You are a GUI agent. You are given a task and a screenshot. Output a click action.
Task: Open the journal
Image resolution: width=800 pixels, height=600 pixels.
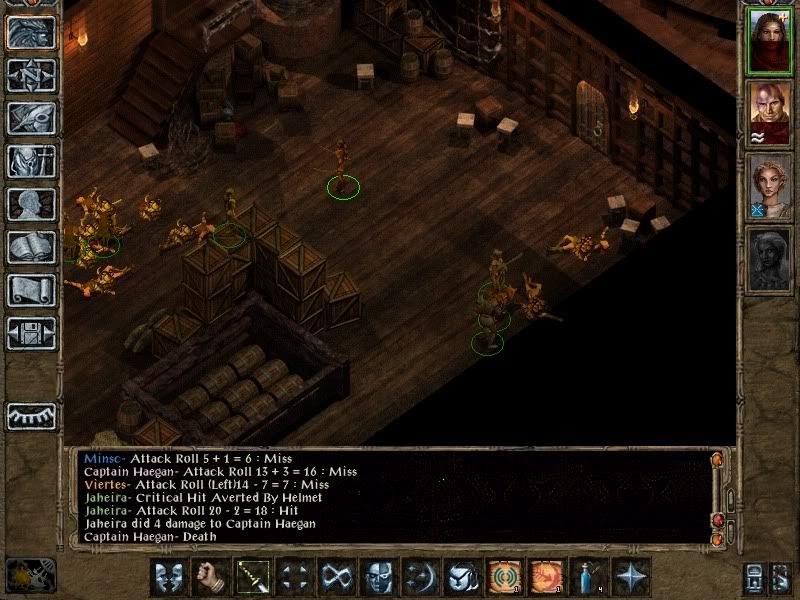pyautogui.click(x=31, y=117)
